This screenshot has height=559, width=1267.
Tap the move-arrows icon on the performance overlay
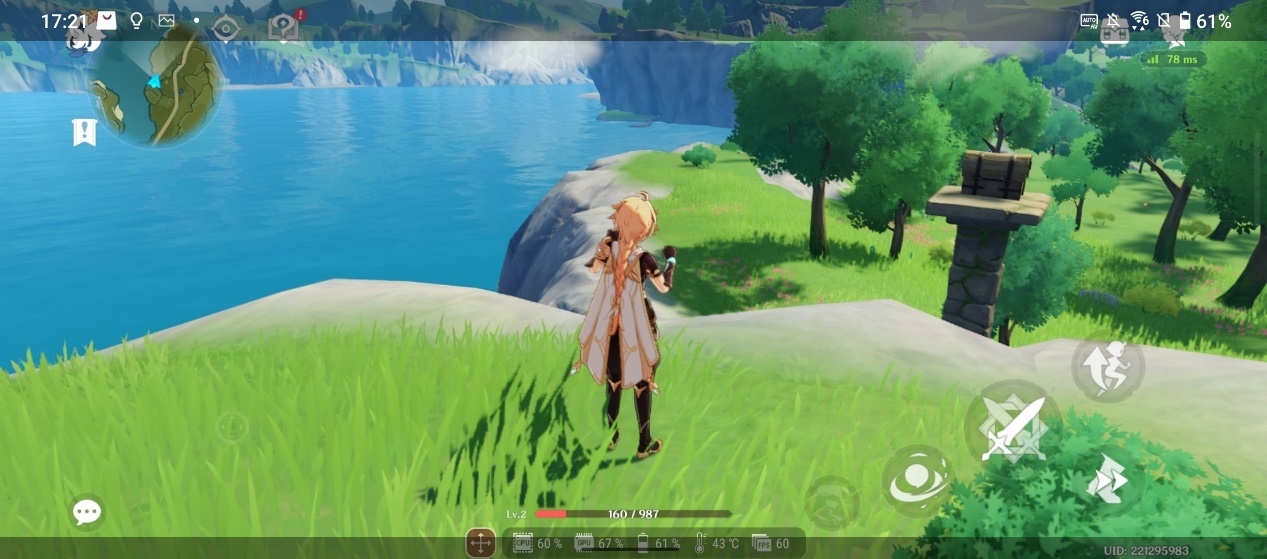point(481,543)
